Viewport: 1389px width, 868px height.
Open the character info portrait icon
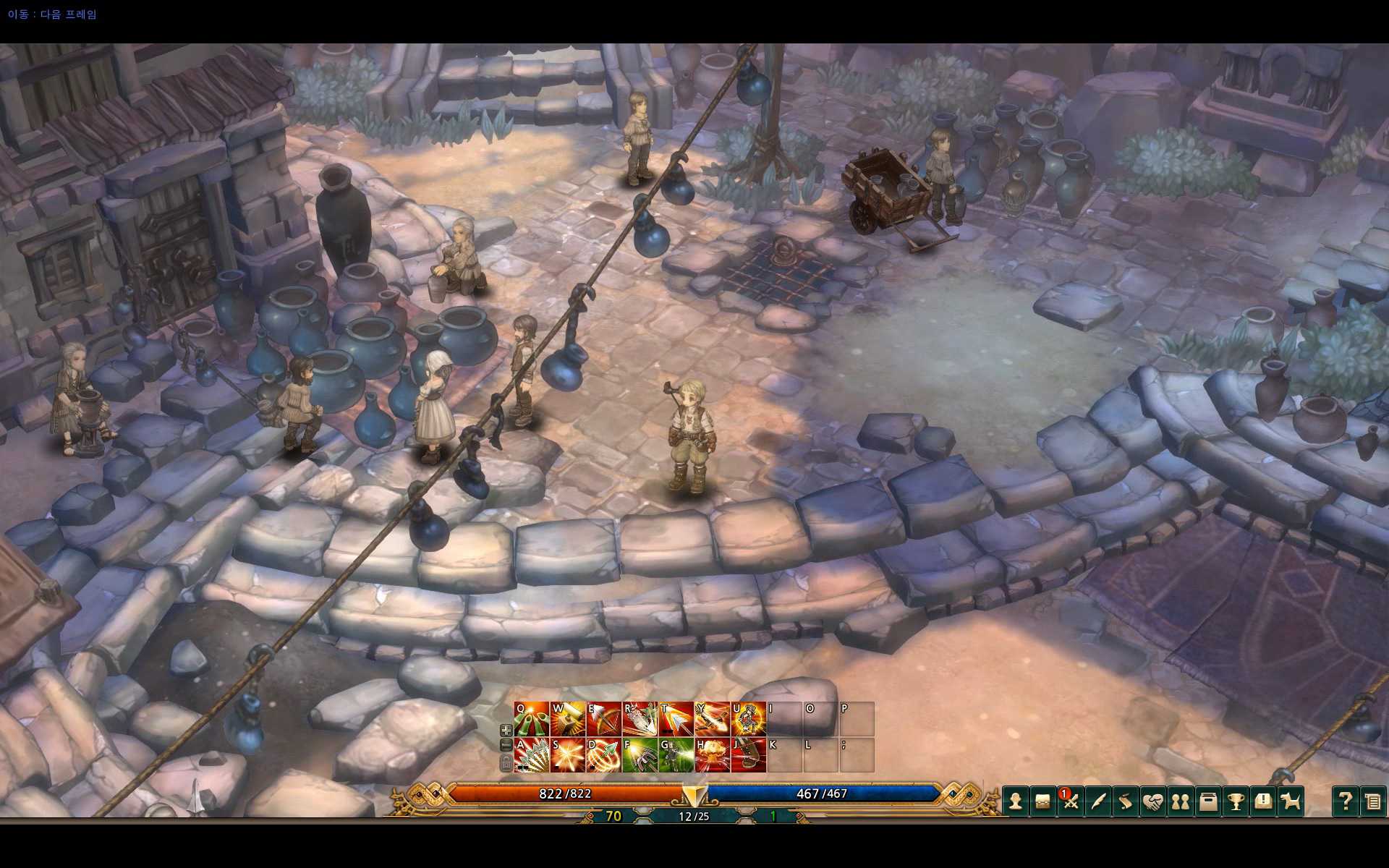click(x=1016, y=801)
